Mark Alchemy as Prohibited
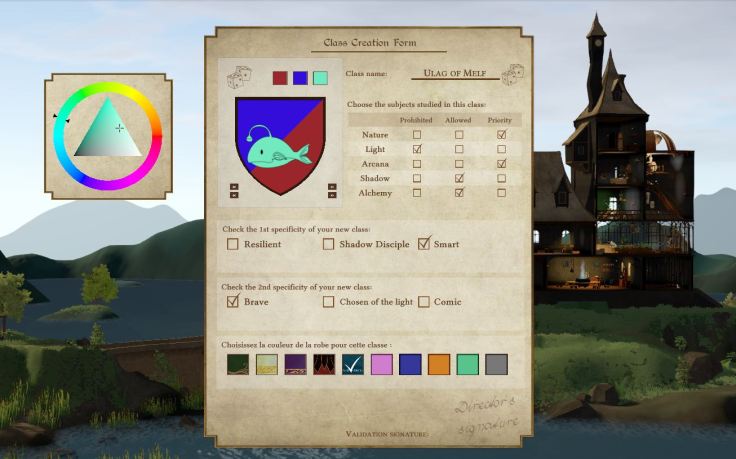Screen dimensions: 736x459 [x=417, y=192]
